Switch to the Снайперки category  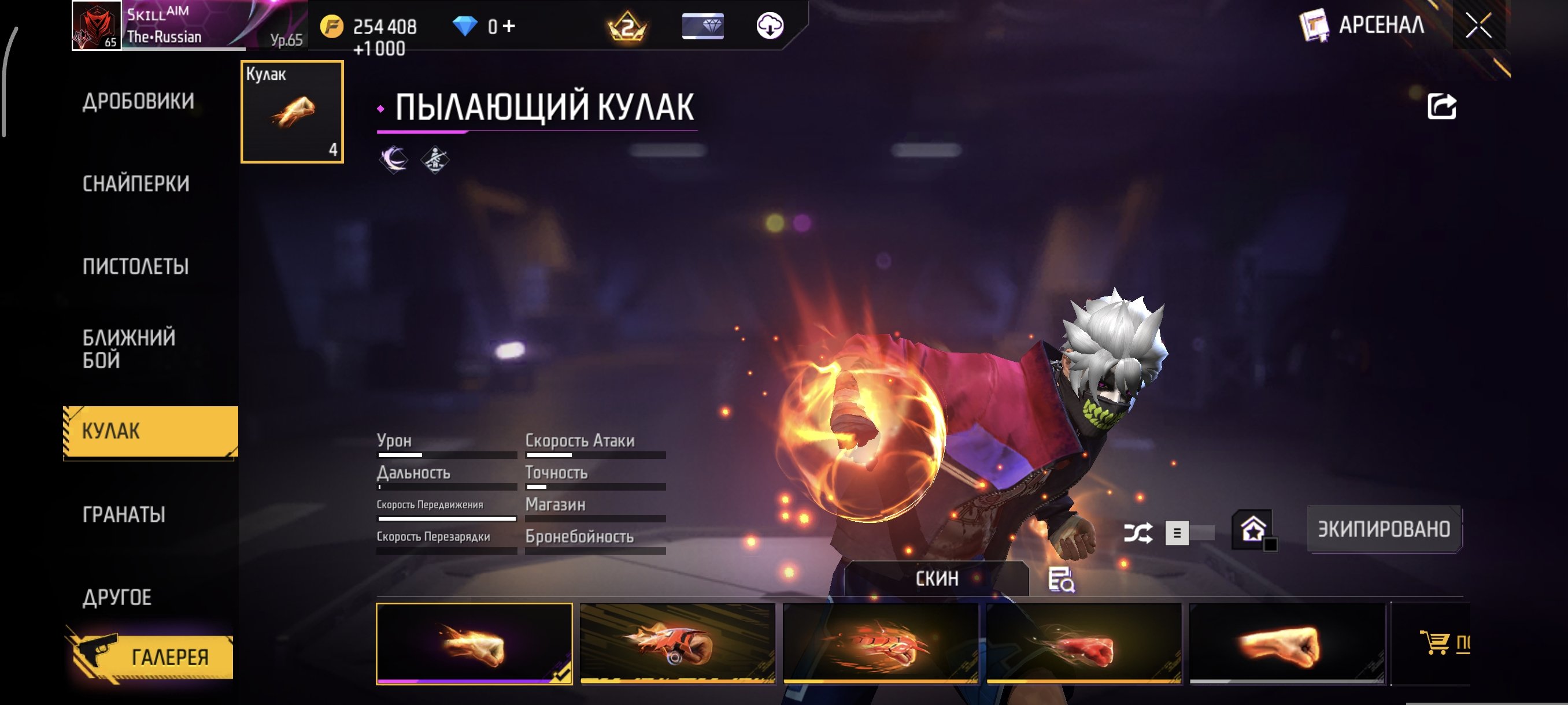tap(136, 184)
